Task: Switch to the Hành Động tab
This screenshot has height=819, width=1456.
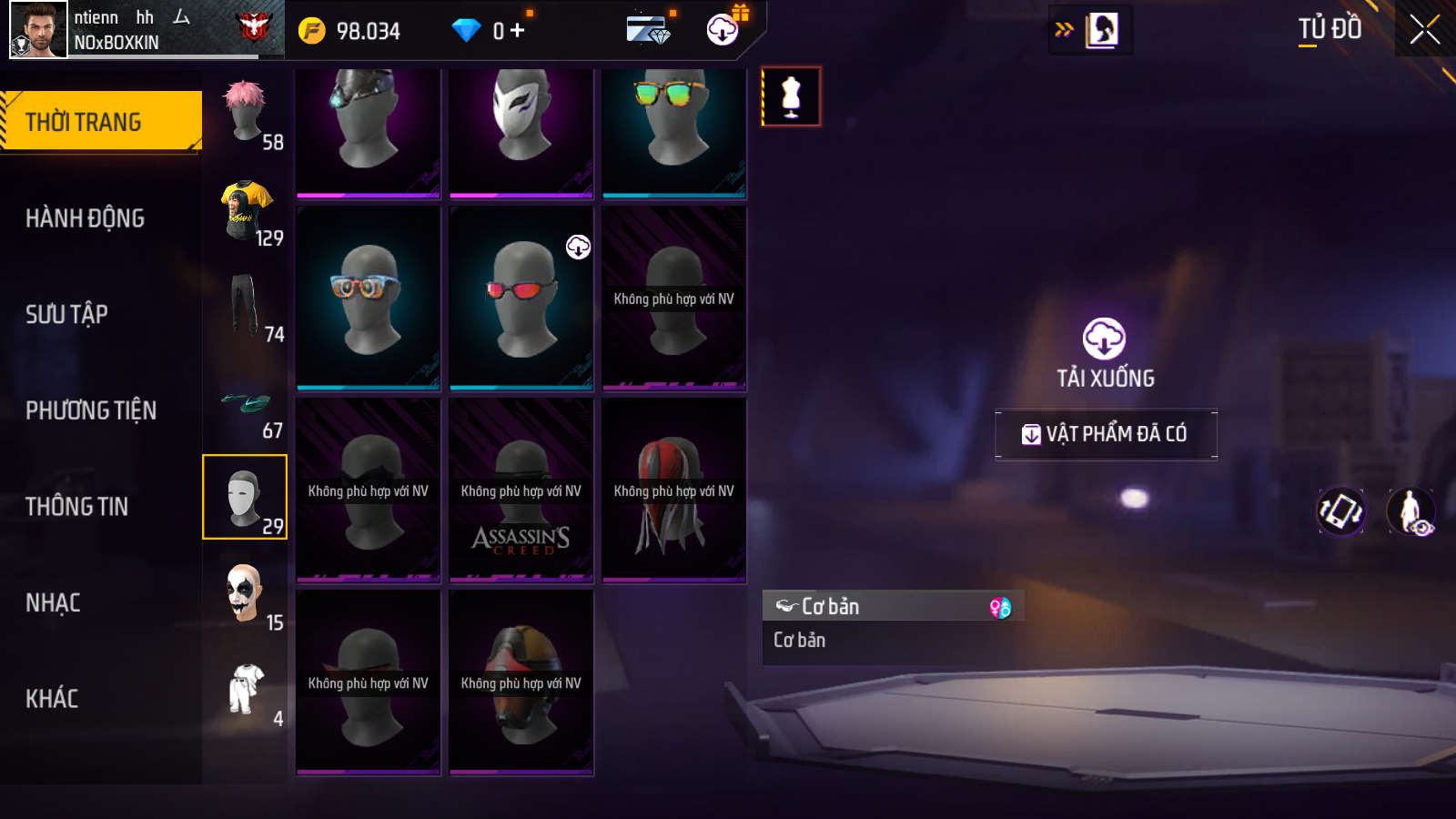Action: point(85,218)
